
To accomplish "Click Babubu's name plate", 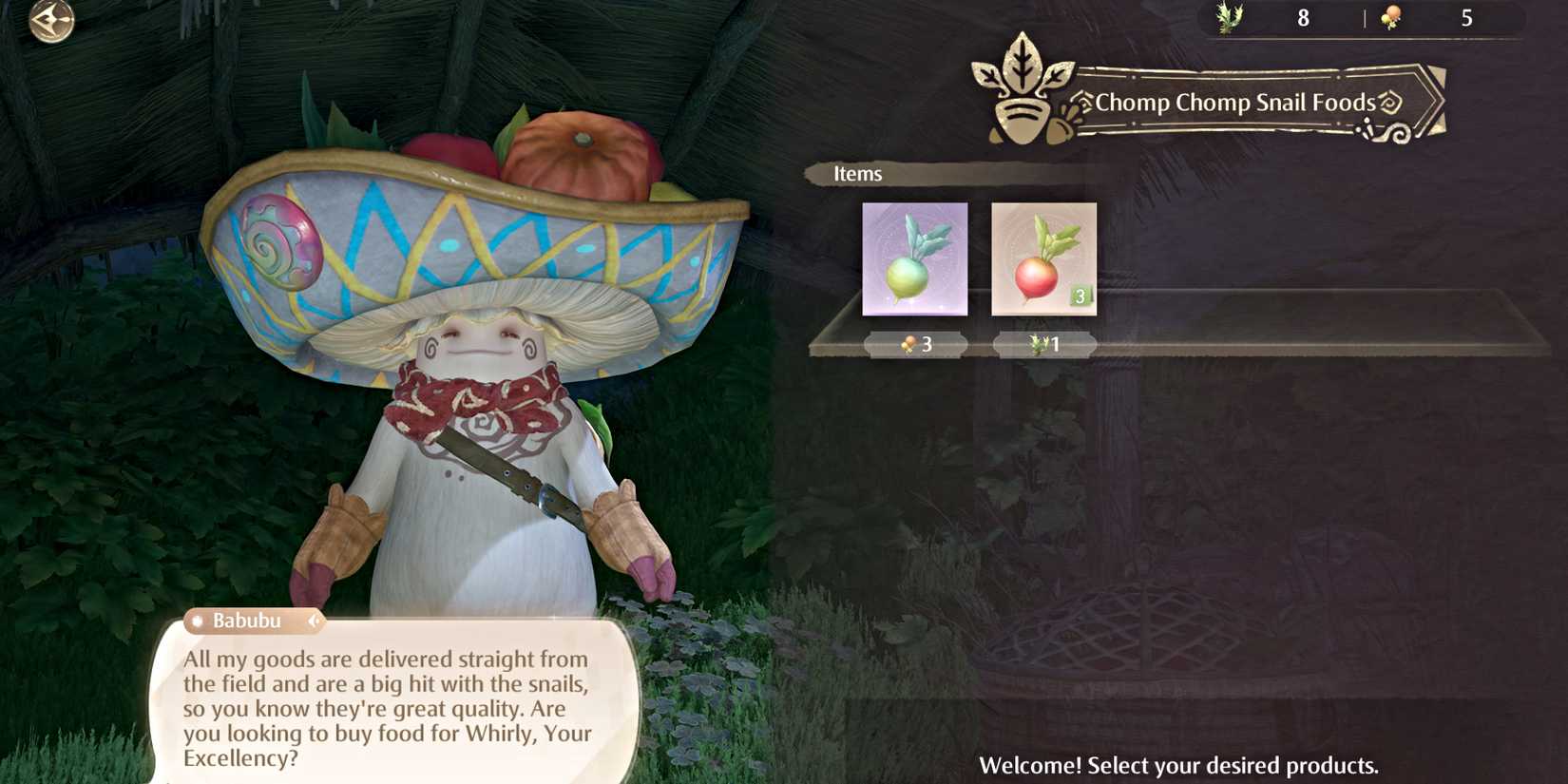I will click(249, 621).
